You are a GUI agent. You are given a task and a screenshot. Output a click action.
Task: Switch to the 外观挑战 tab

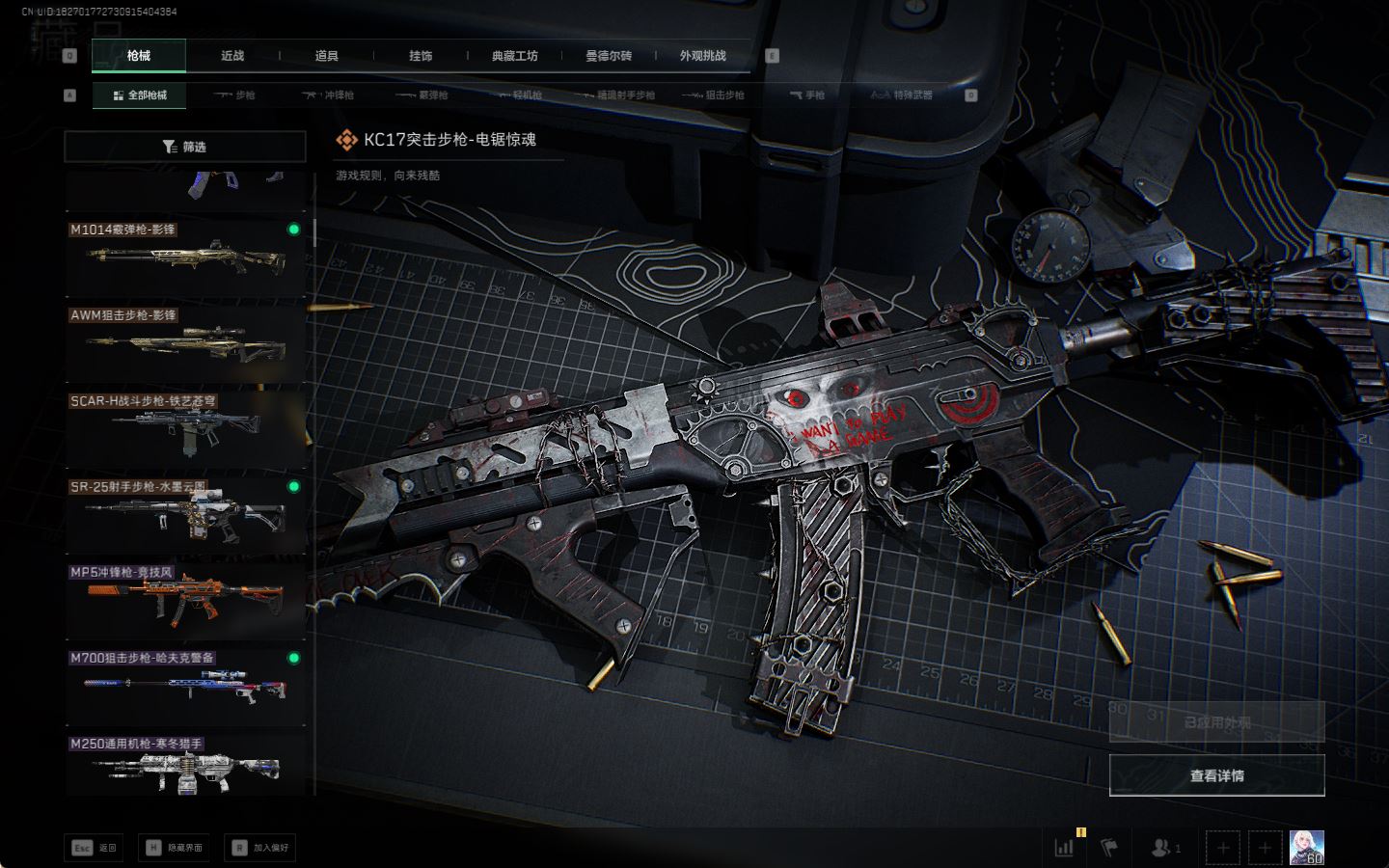click(702, 56)
